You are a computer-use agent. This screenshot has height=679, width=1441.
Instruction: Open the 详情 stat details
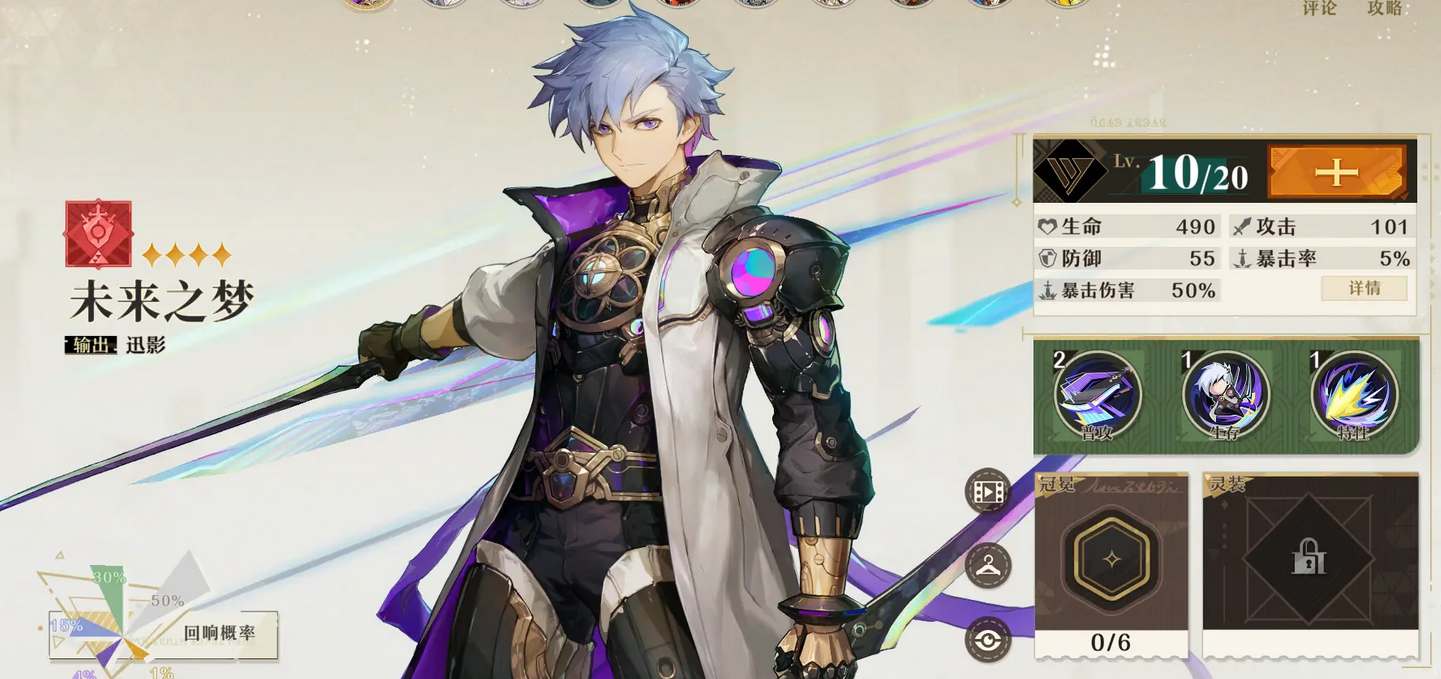click(x=1364, y=288)
